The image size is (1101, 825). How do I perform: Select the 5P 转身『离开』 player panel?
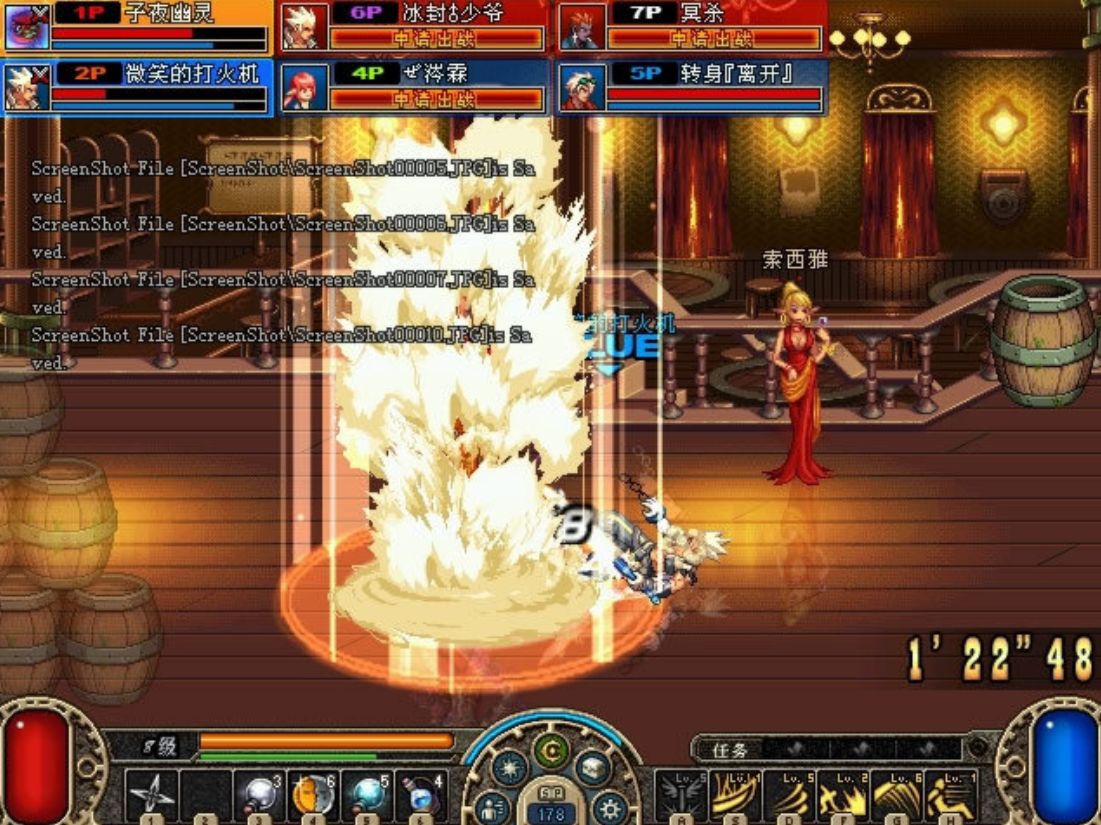click(x=692, y=87)
